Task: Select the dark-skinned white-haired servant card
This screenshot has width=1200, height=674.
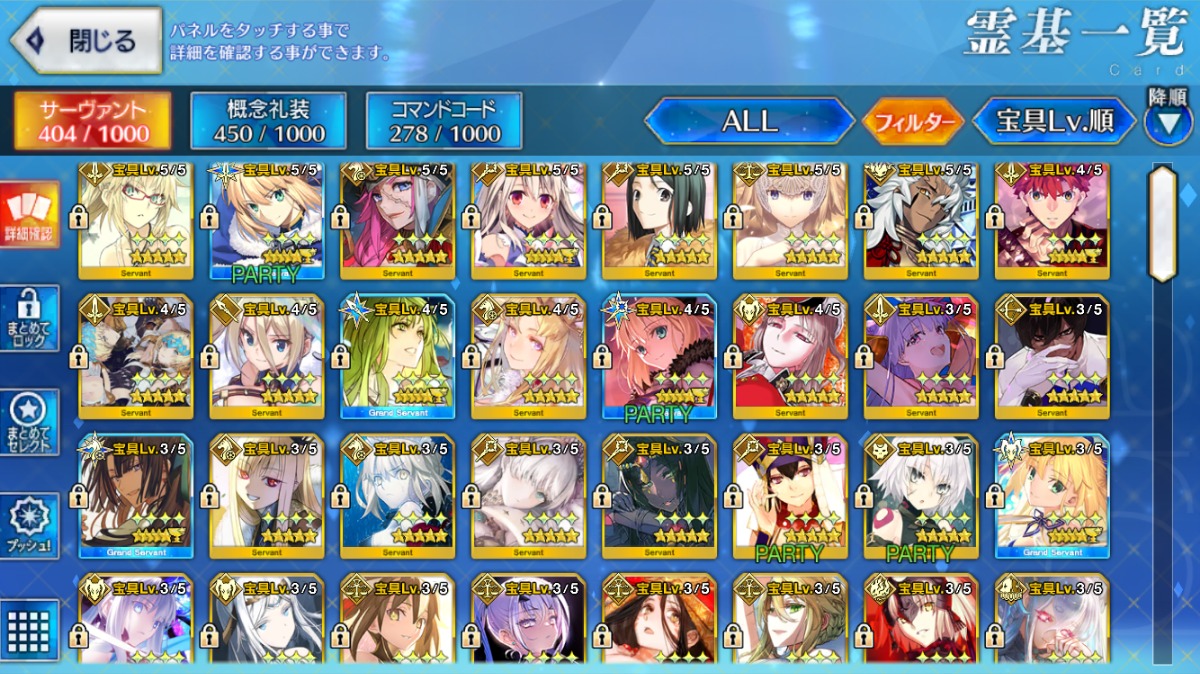Action: [921, 219]
